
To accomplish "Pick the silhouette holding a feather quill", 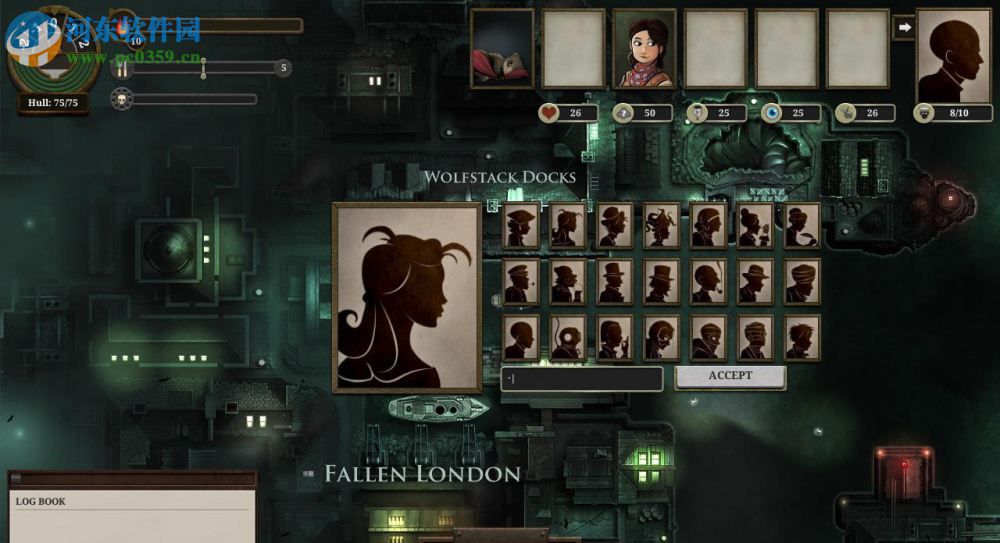I will coord(802,225).
